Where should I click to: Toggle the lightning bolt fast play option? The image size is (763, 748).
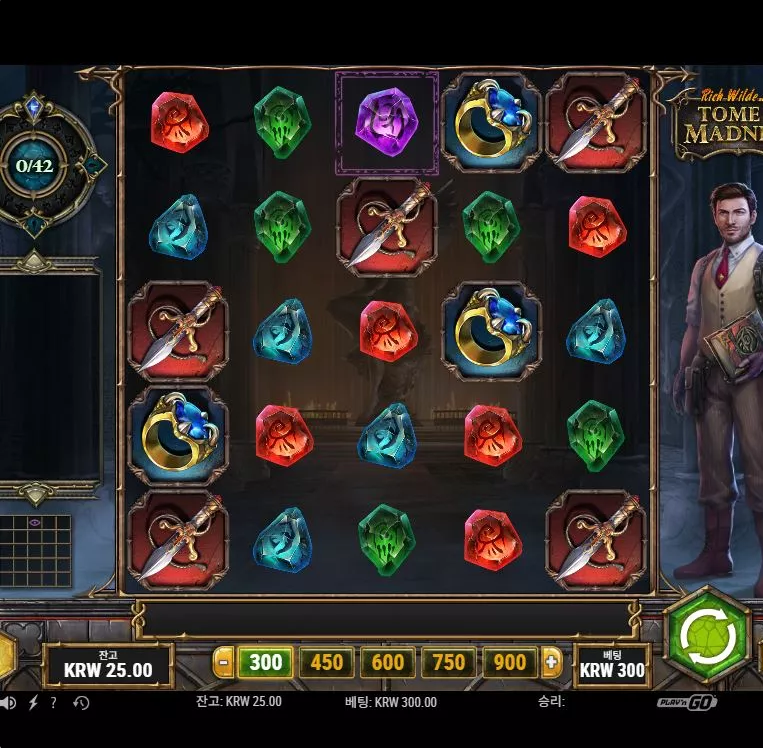pyautogui.click(x=32, y=702)
